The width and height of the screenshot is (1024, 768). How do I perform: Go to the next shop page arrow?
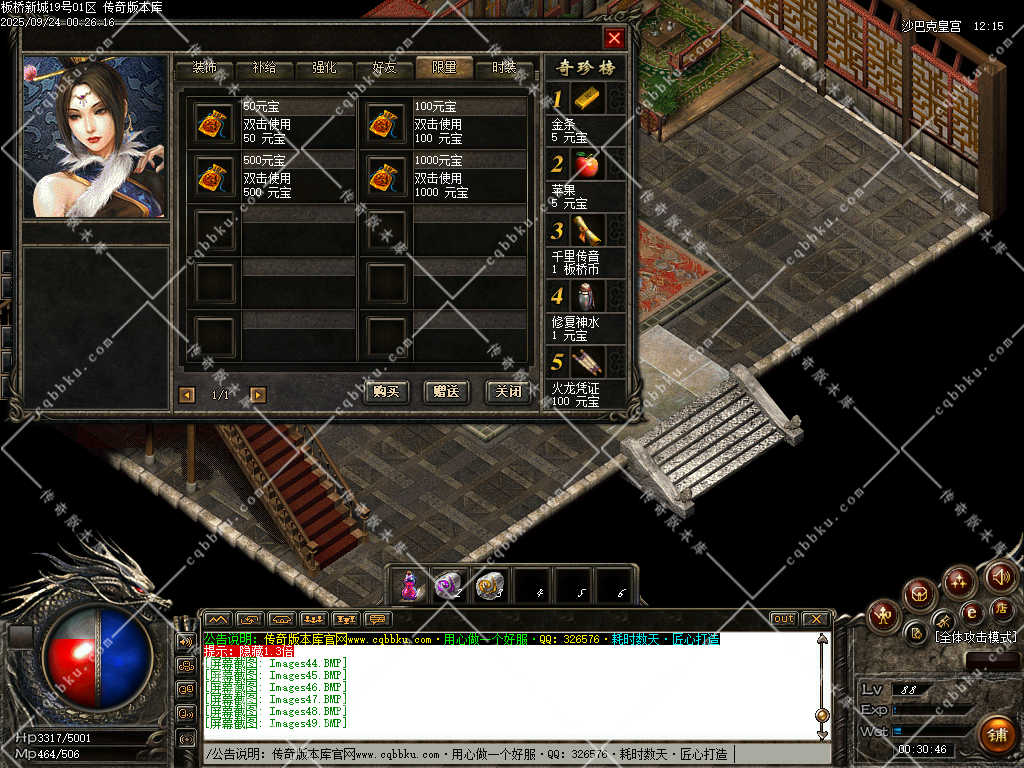coord(258,395)
